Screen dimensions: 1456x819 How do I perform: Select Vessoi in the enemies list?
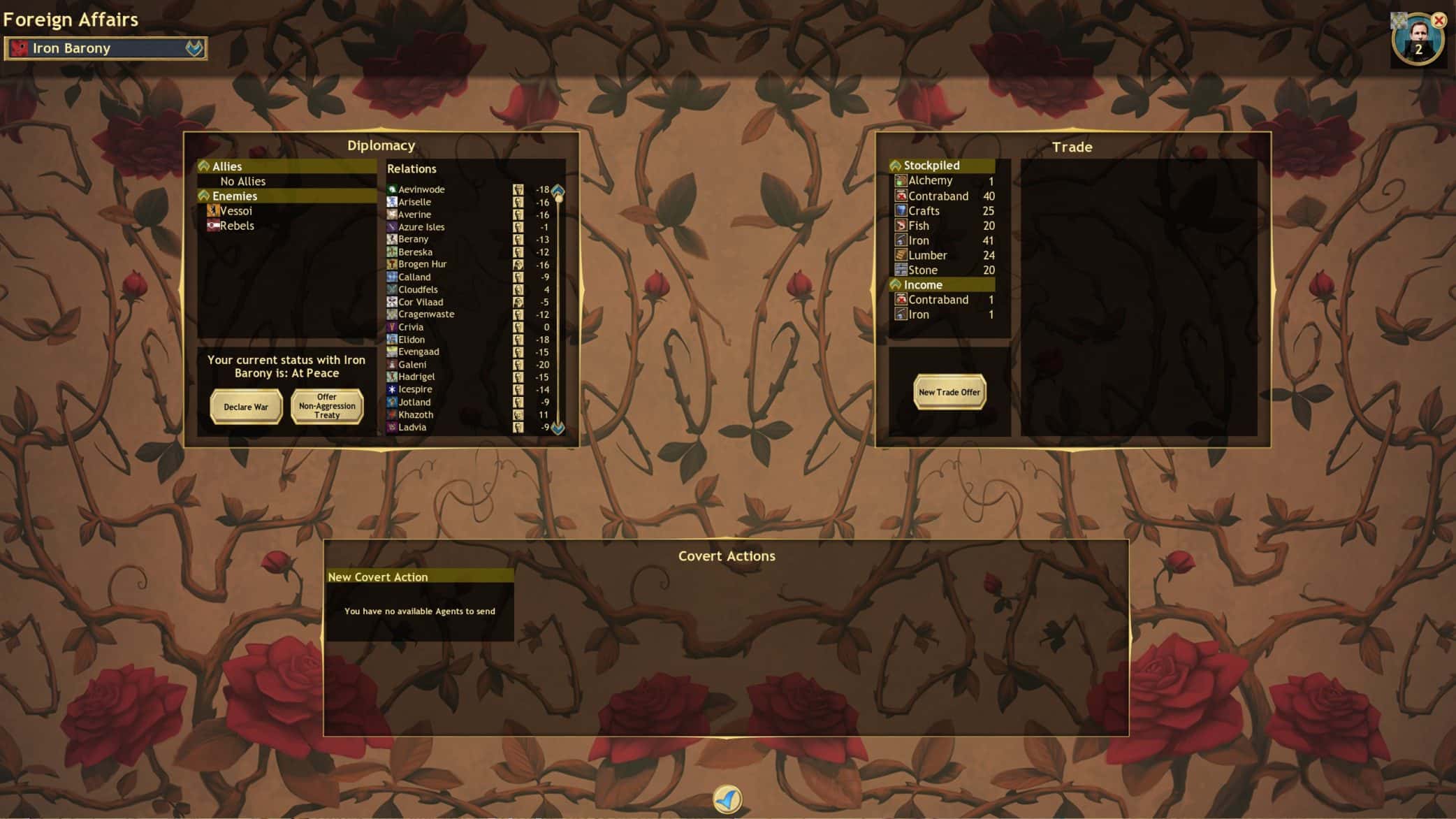tap(235, 211)
